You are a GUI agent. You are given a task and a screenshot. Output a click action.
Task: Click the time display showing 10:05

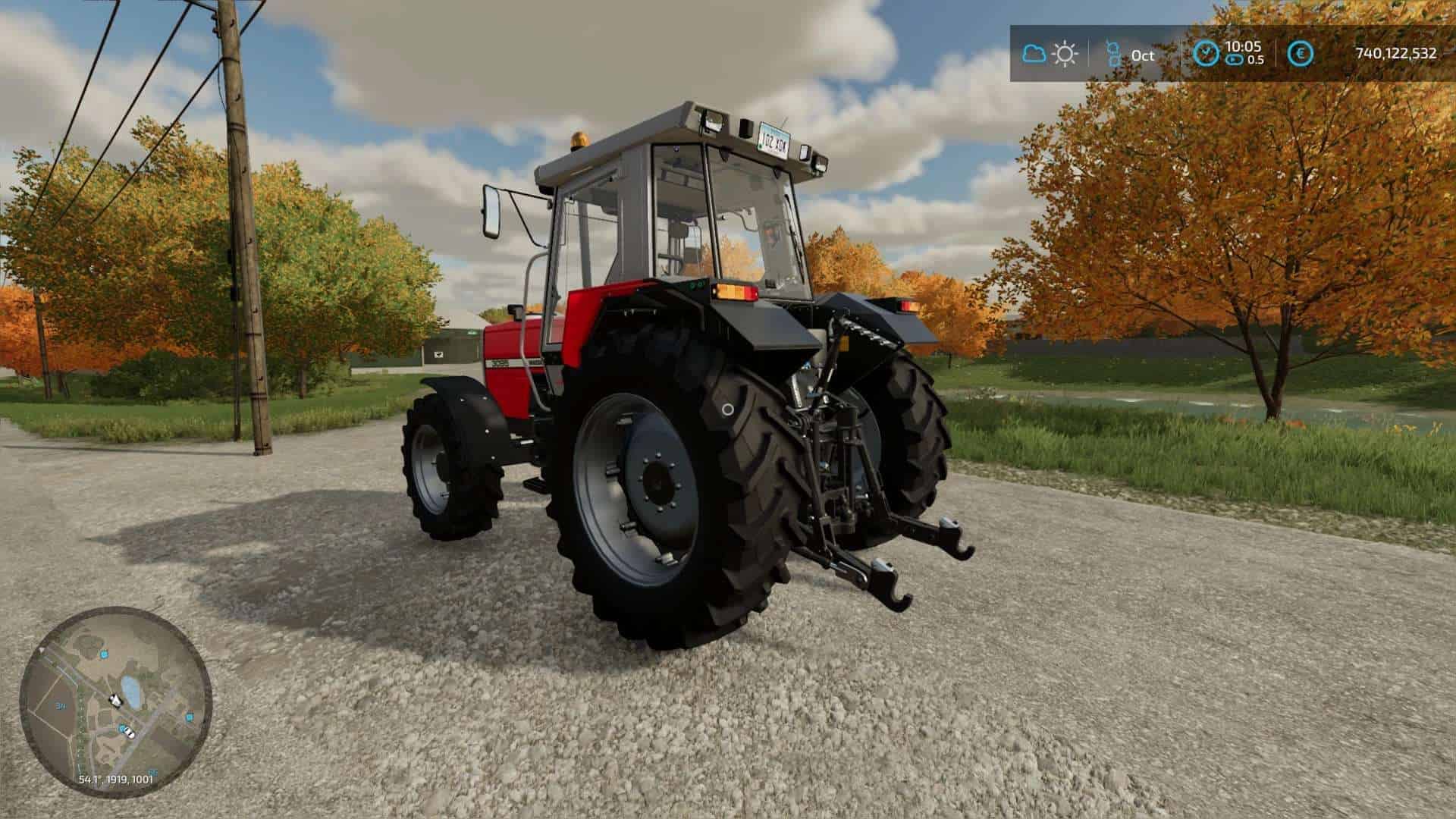click(x=1244, y=46)
